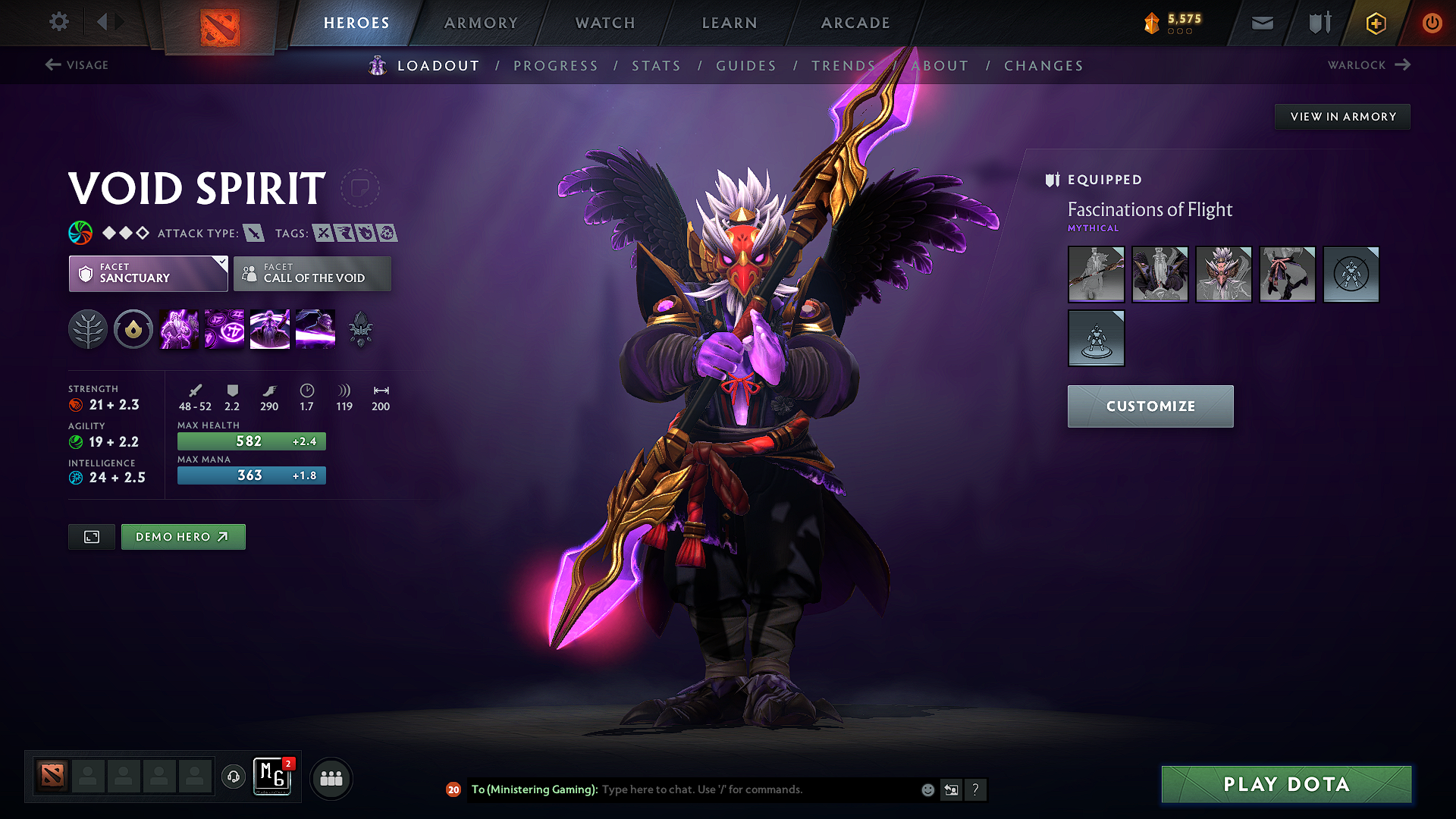Open the voice chat headset icon

point(234,777)
